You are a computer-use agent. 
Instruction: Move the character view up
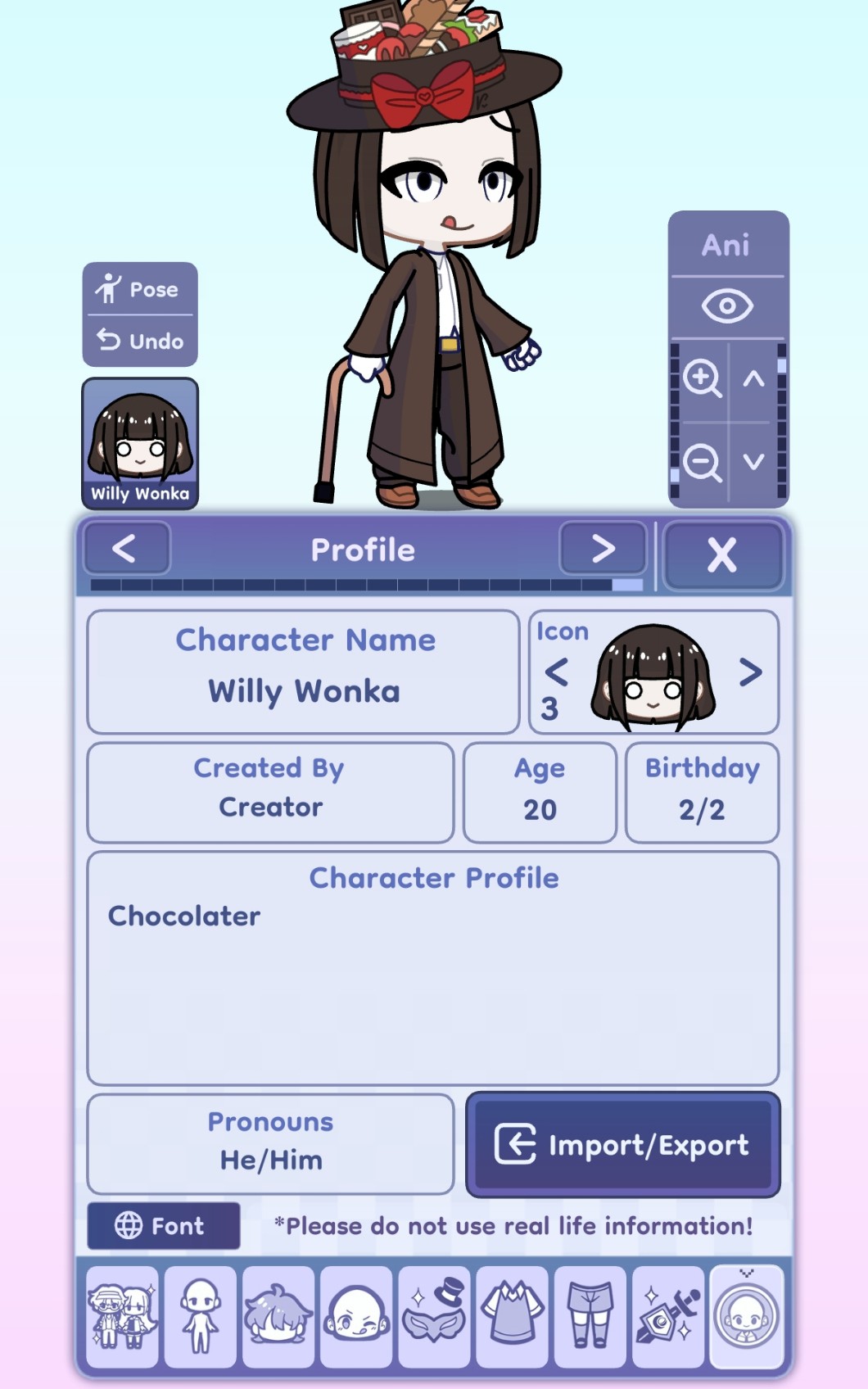[754, 378]
